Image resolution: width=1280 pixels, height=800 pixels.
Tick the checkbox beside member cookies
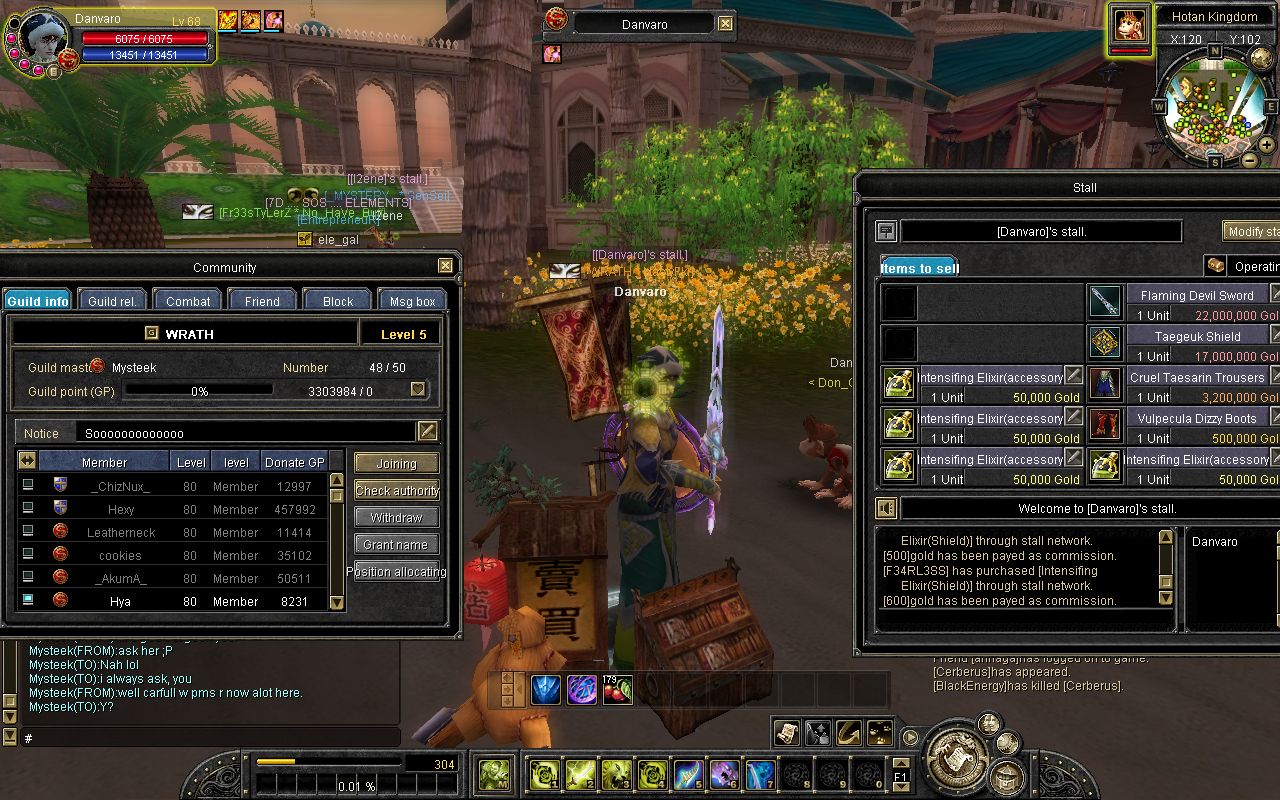[28, 555]
